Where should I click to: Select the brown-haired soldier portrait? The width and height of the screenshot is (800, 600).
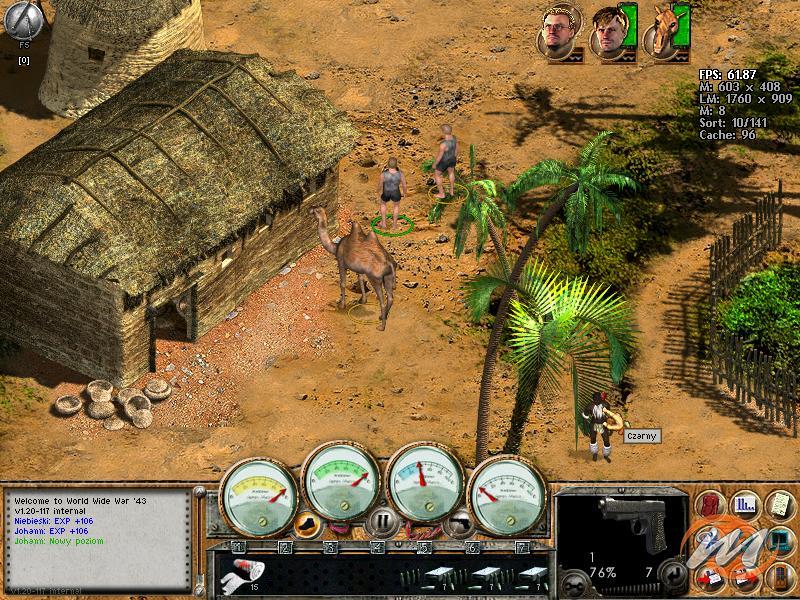point(608,31)
